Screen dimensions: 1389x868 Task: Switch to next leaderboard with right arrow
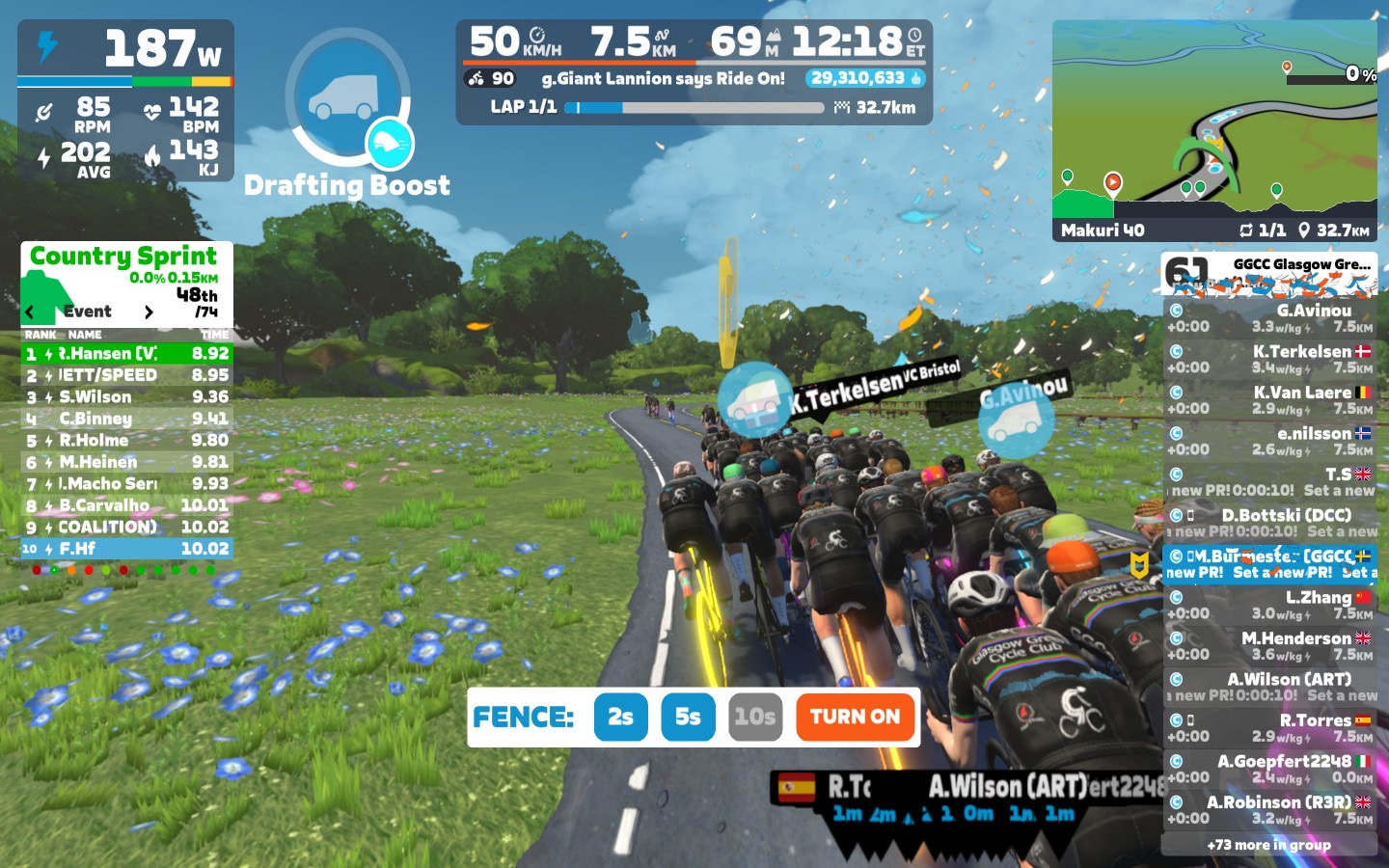(148, 312)
